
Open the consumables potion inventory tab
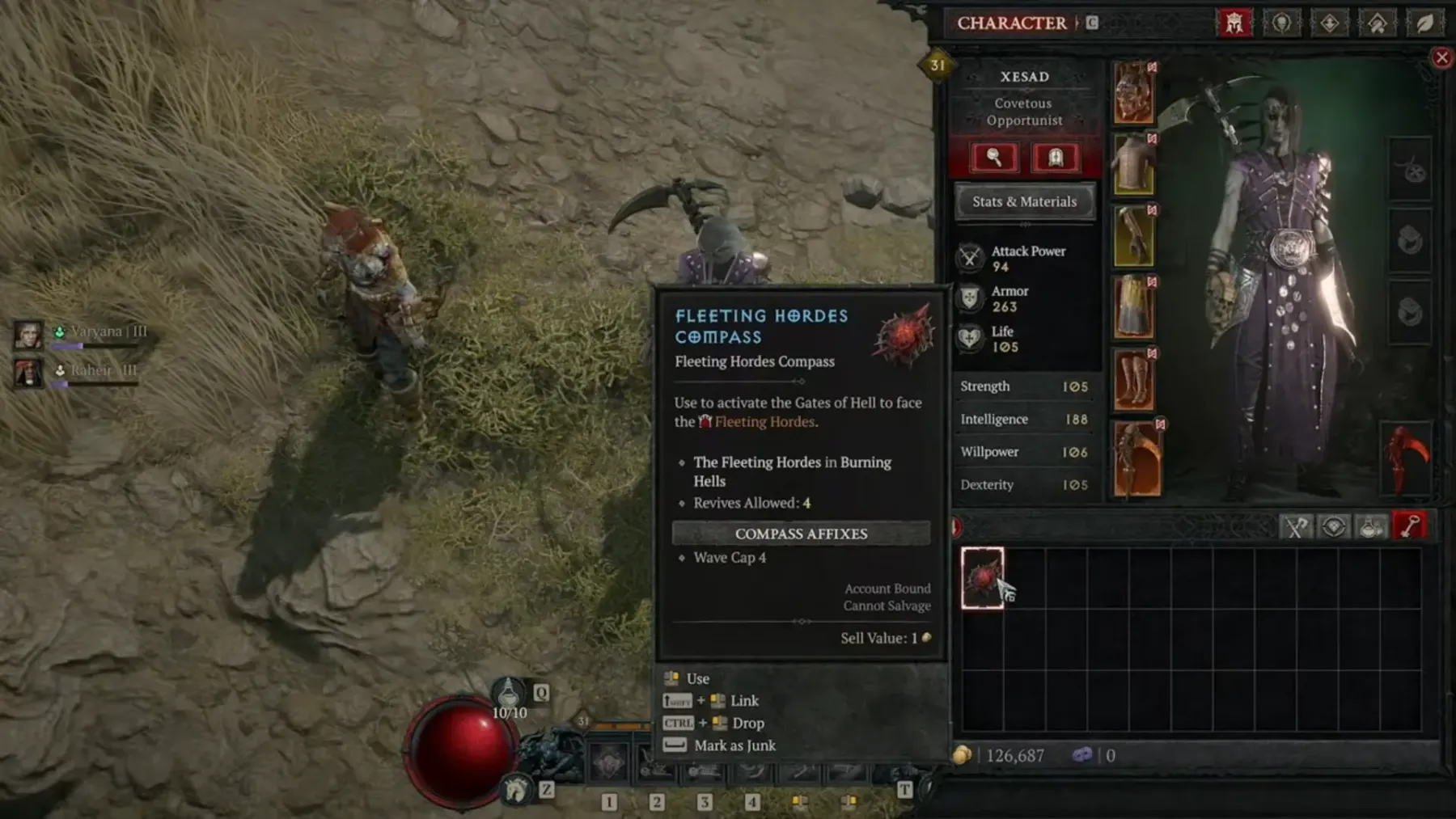(x=1371, y=527)
